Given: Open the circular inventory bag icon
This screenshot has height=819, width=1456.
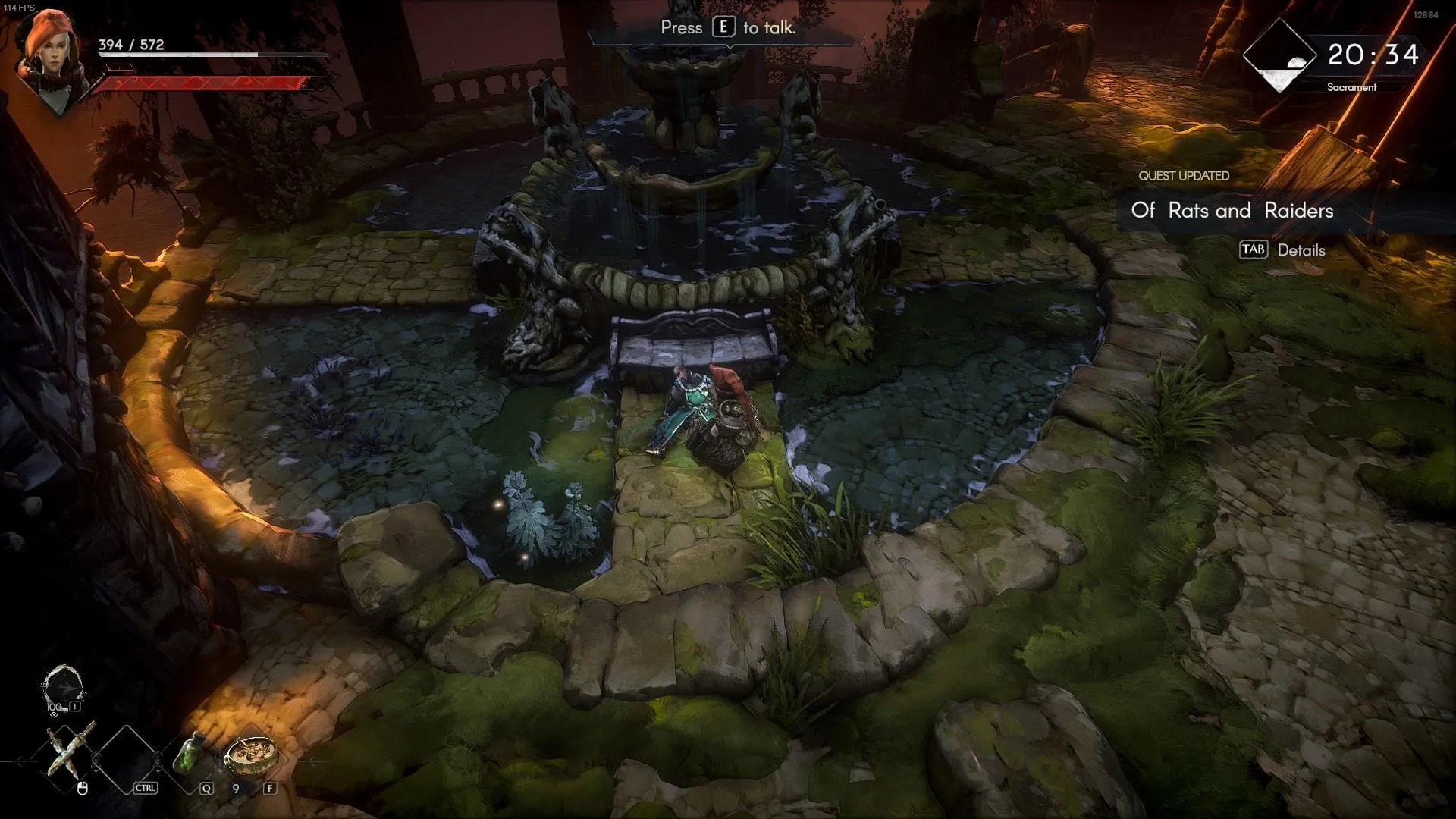Looking at the screenshot, I should [x=63, y=688].
